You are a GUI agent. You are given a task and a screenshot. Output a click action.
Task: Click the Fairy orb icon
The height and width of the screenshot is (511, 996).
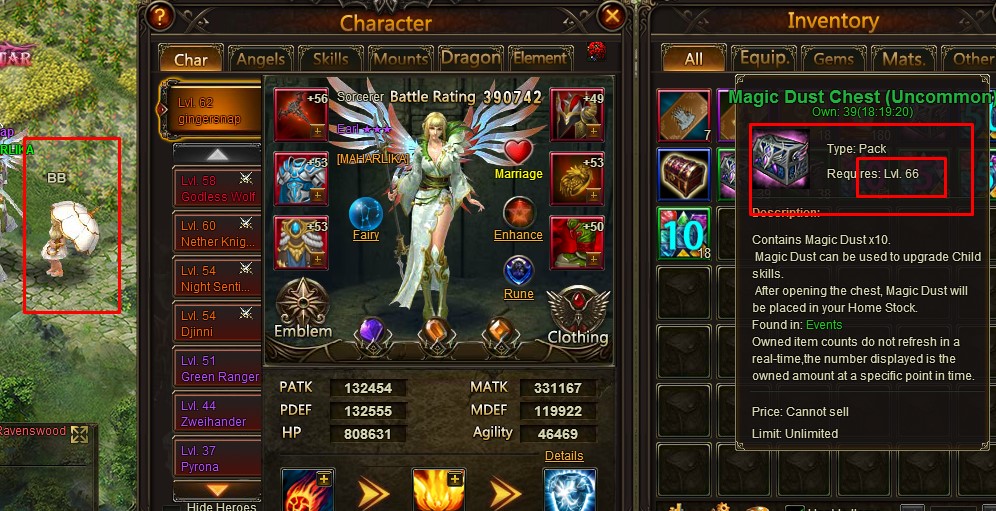(366, 216)
